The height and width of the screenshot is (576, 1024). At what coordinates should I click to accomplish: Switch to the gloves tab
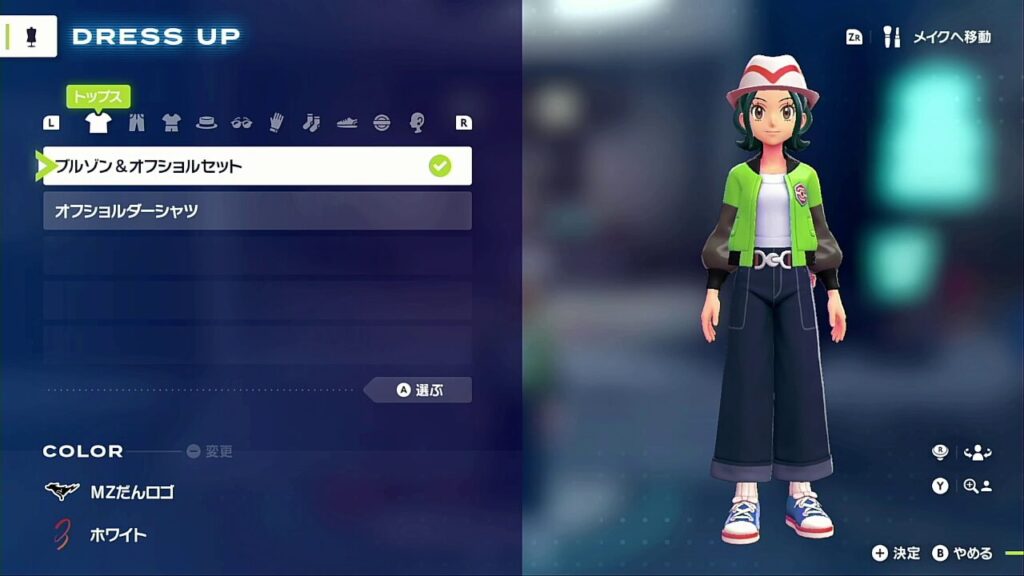[x=276, y=123]
